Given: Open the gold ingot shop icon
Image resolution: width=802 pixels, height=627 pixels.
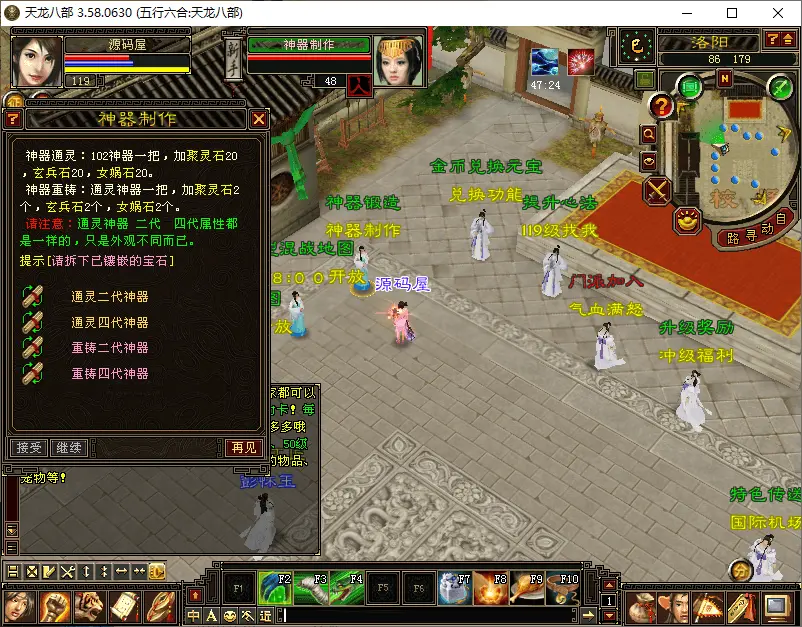Looking at the screenshot, I should tap(687, 219).
